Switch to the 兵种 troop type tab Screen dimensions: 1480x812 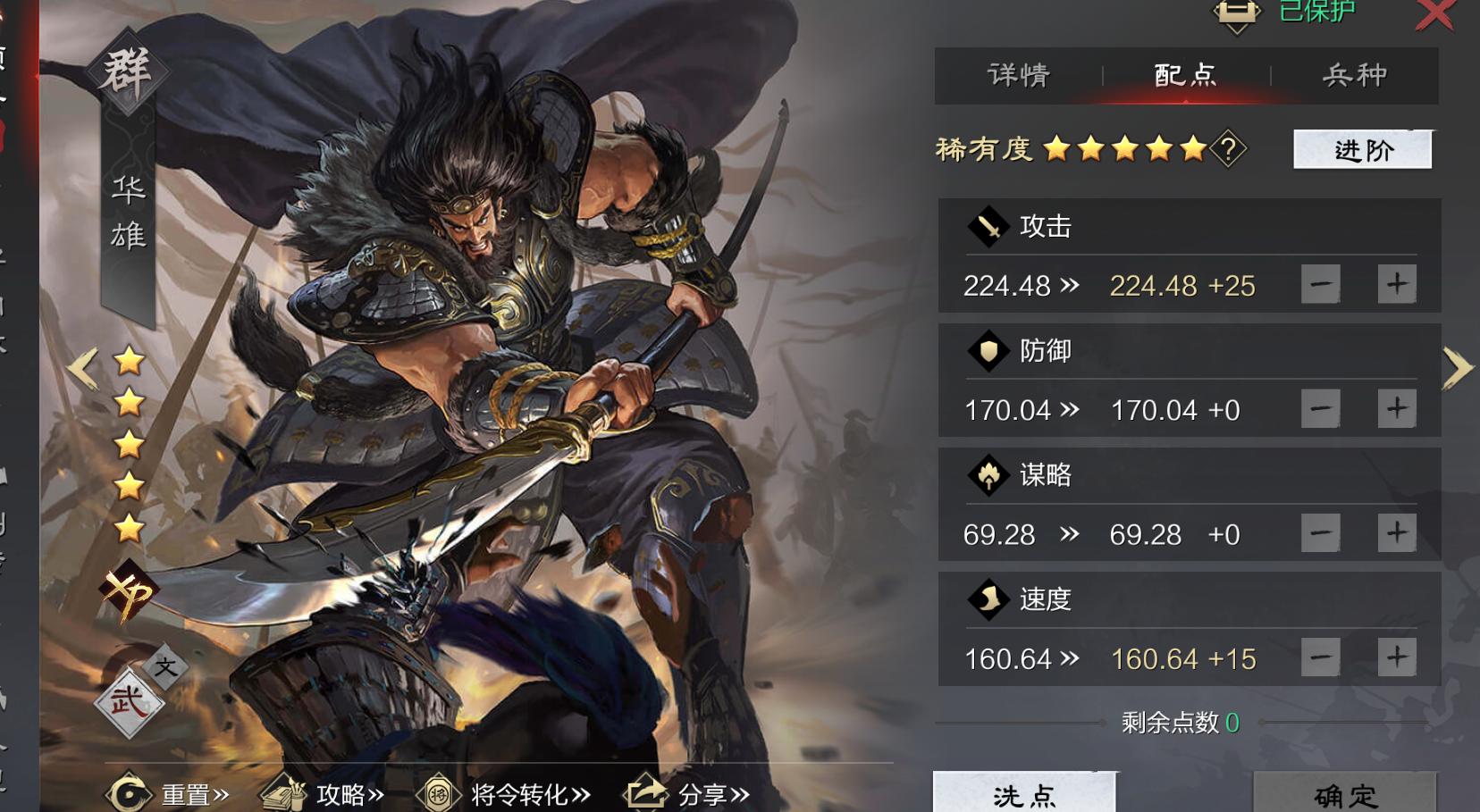[1353, 76]
